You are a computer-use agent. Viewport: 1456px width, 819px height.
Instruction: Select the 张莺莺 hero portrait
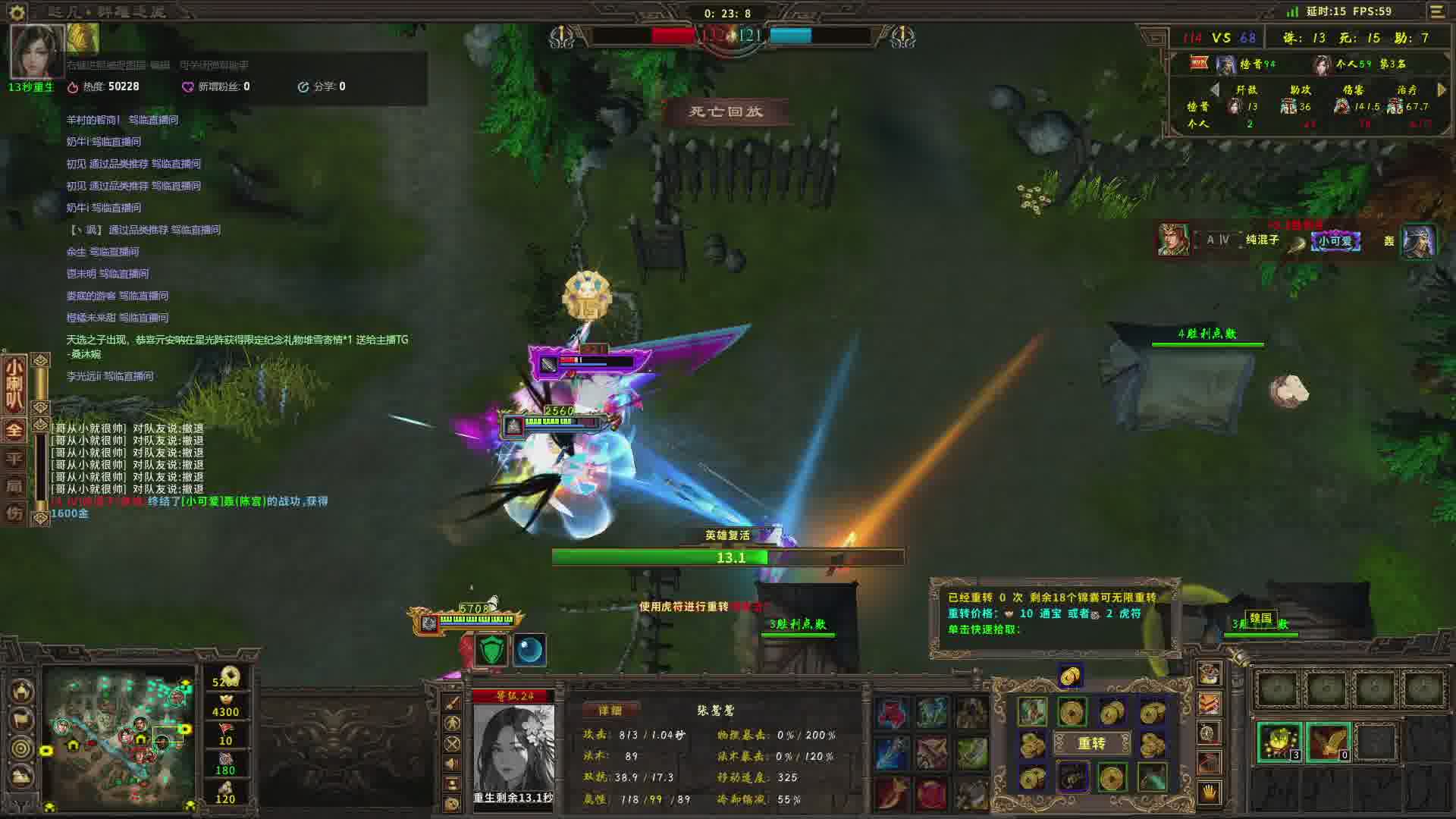513,748
